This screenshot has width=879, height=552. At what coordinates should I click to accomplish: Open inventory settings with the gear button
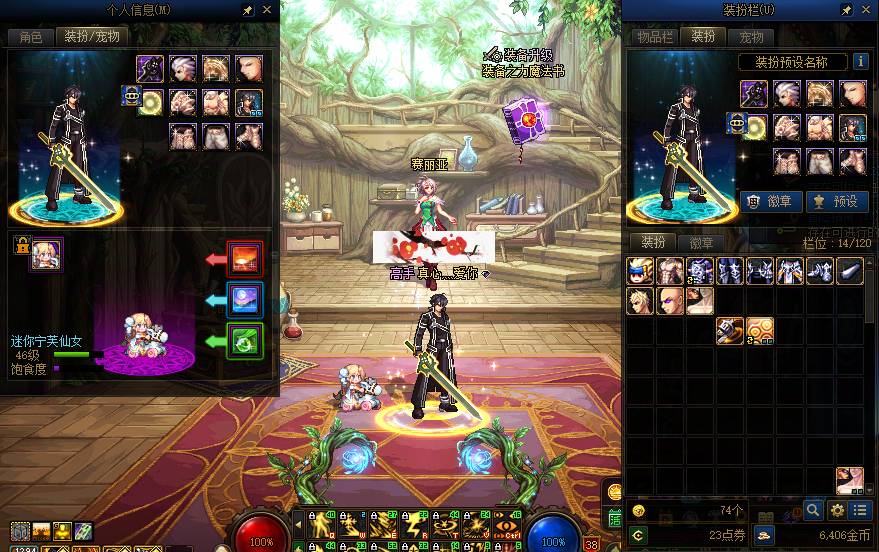[838, 511]
